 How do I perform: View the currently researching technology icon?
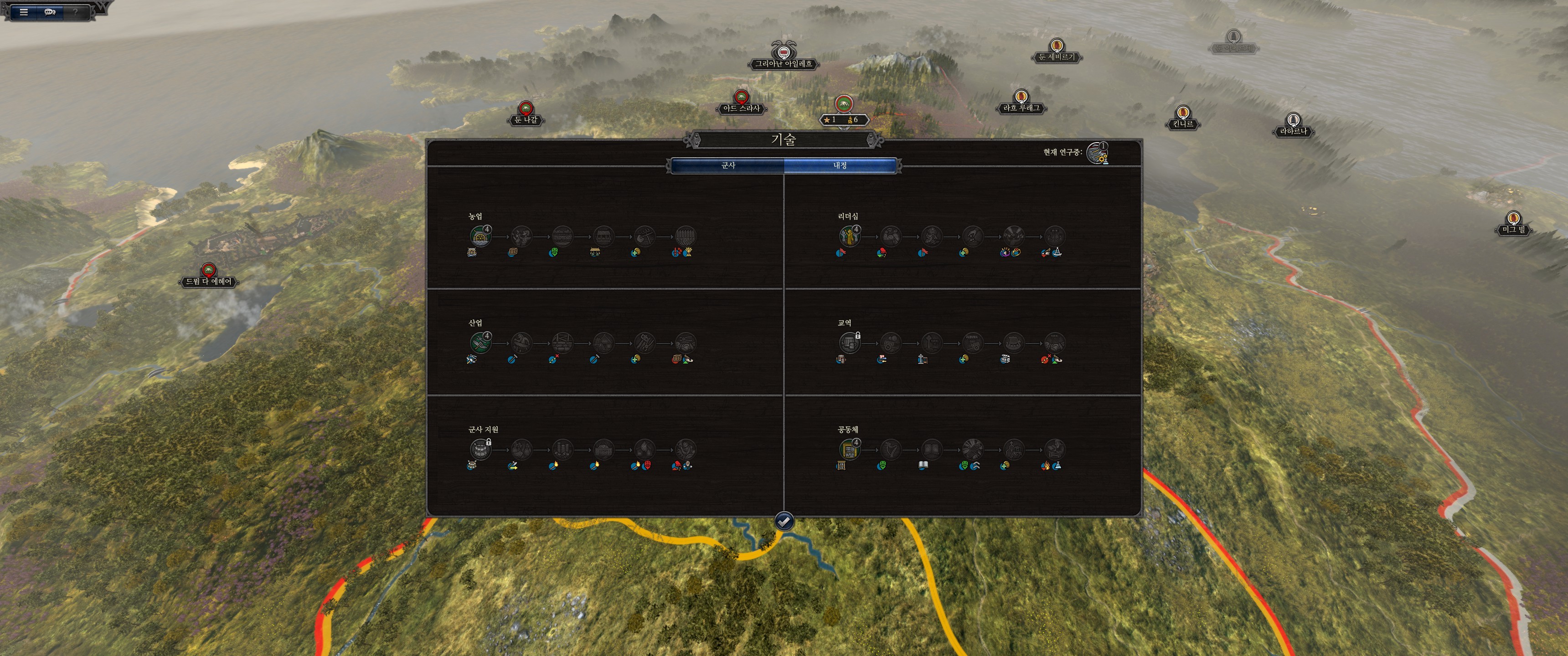pos(1097,153)
